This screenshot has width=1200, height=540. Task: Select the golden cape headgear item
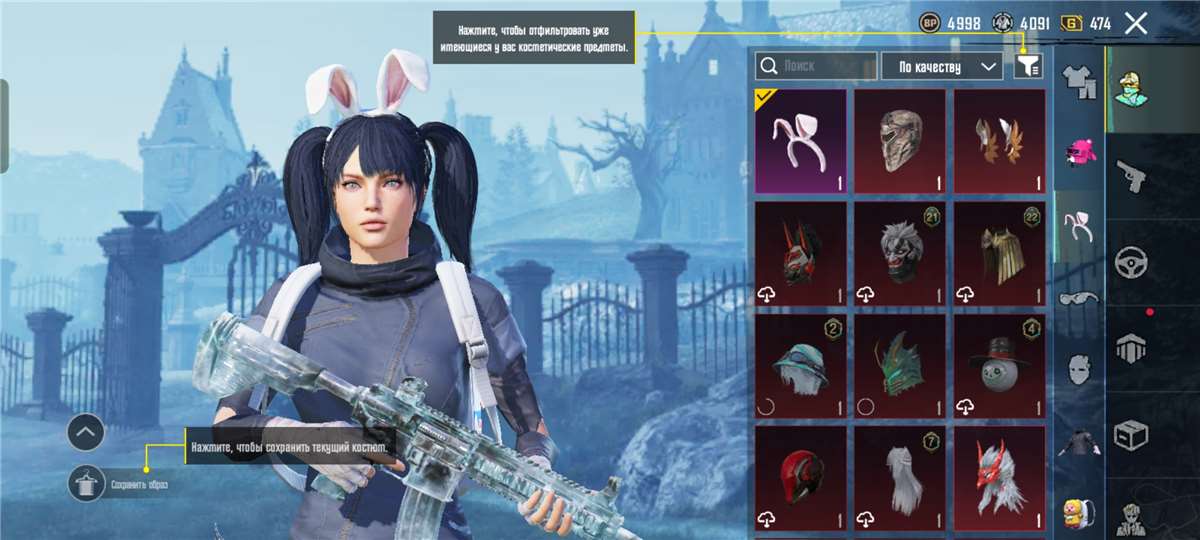999,254
